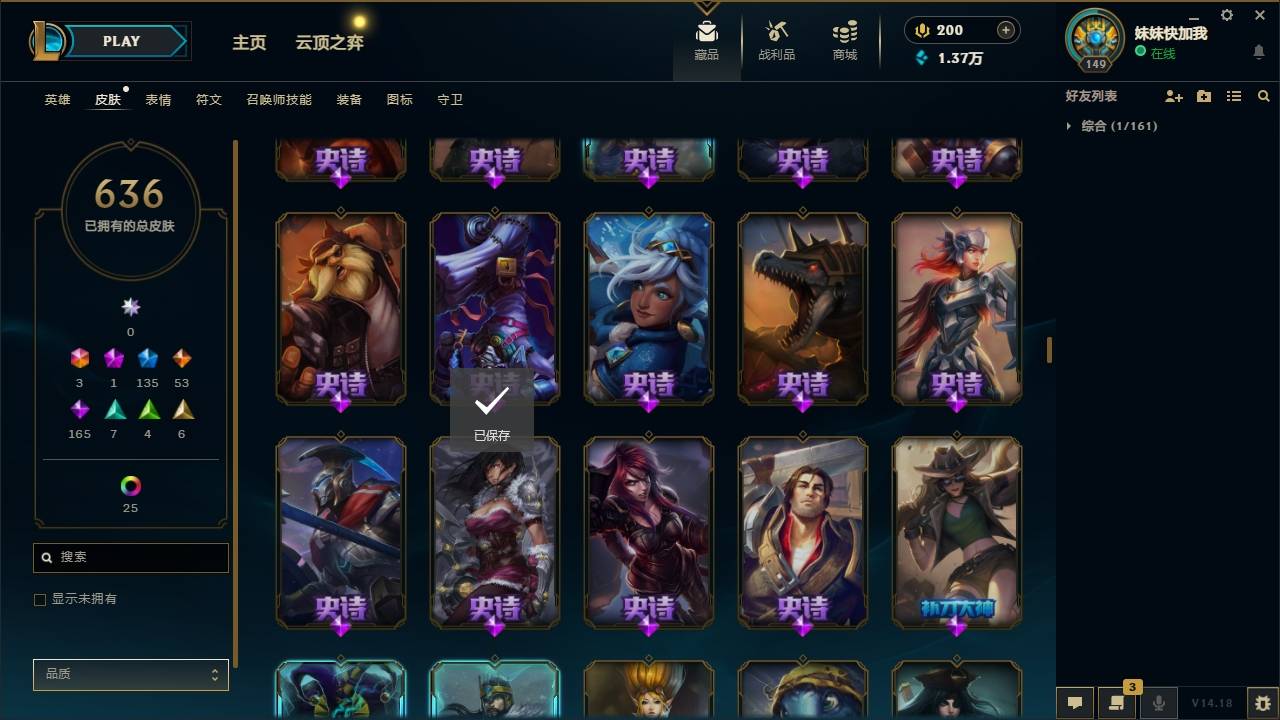Open the 藏品 (Collection) section
This screenshot has width=1280, height=720.
[x=706, y=40]
